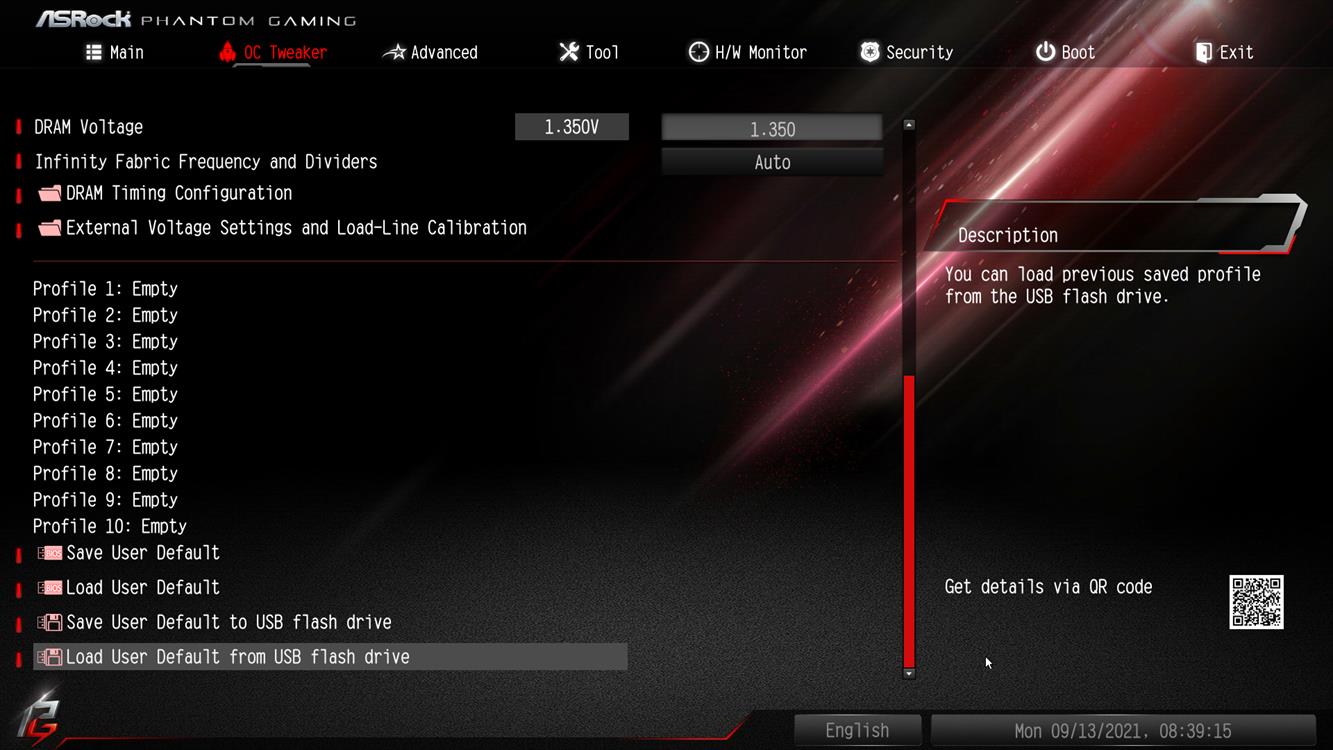Image resolution: width=1333 pixels, height=750 pixels.
Task: Choose the Exit tab
Action: 1224,52
